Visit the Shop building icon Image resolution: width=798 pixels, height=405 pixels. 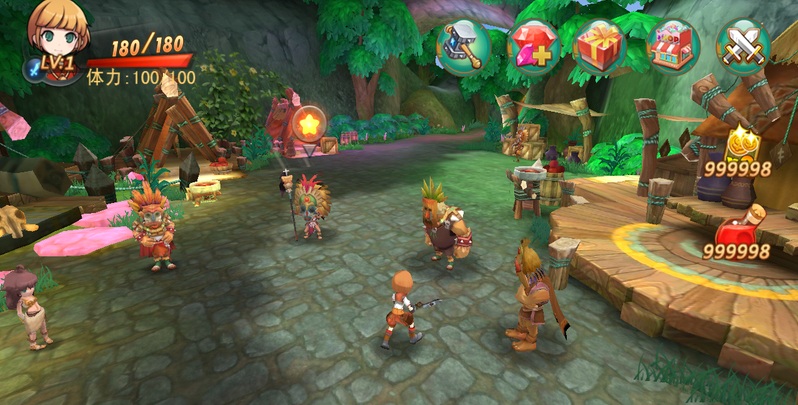click(672, 46)
